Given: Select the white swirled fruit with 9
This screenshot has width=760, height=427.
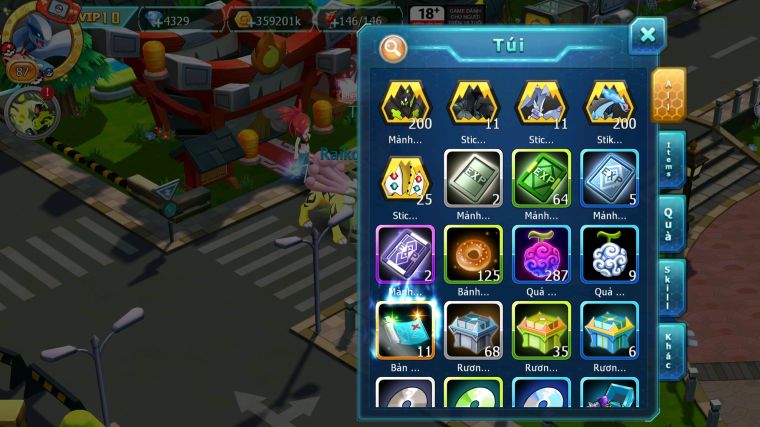Looking at the screenshot, I should (x=609, y=255).
